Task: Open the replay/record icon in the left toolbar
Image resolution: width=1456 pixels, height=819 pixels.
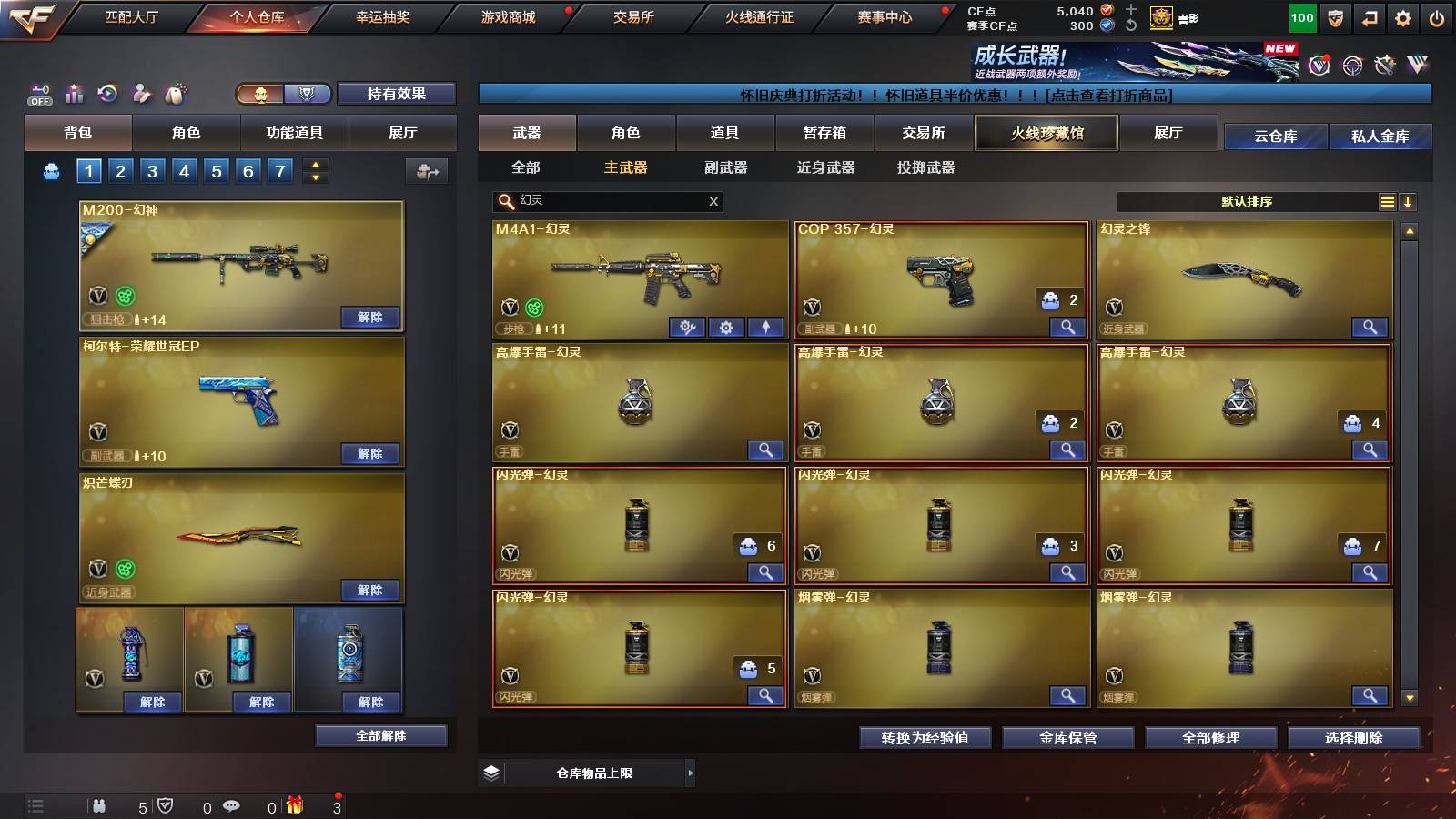Action: click(107, 94)
